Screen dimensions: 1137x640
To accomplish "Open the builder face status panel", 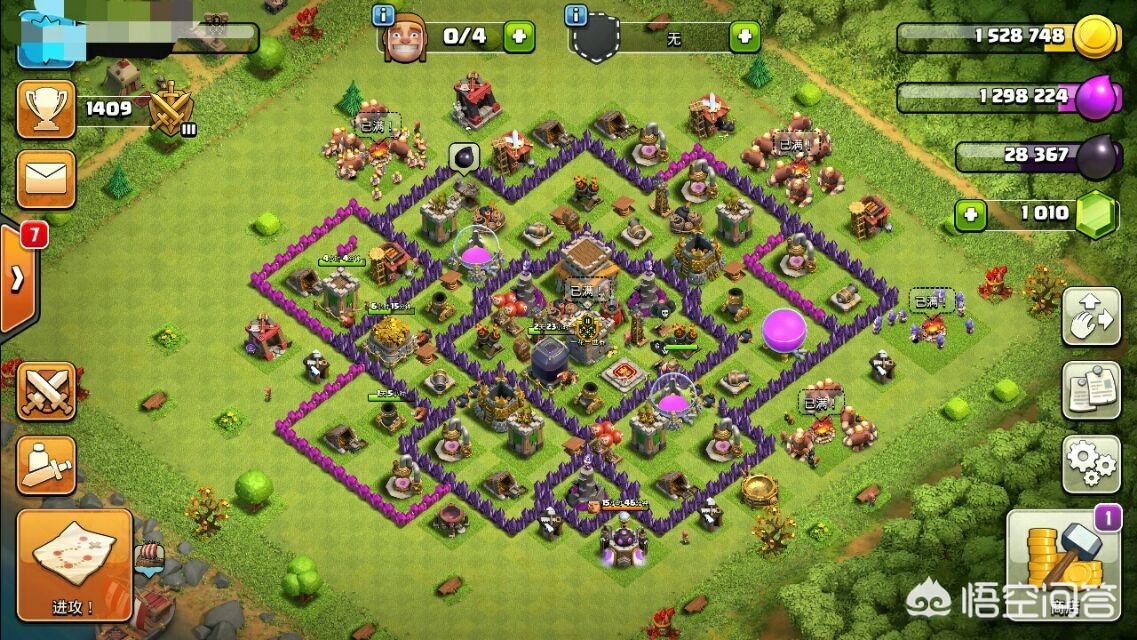I will tap(404, 38).
